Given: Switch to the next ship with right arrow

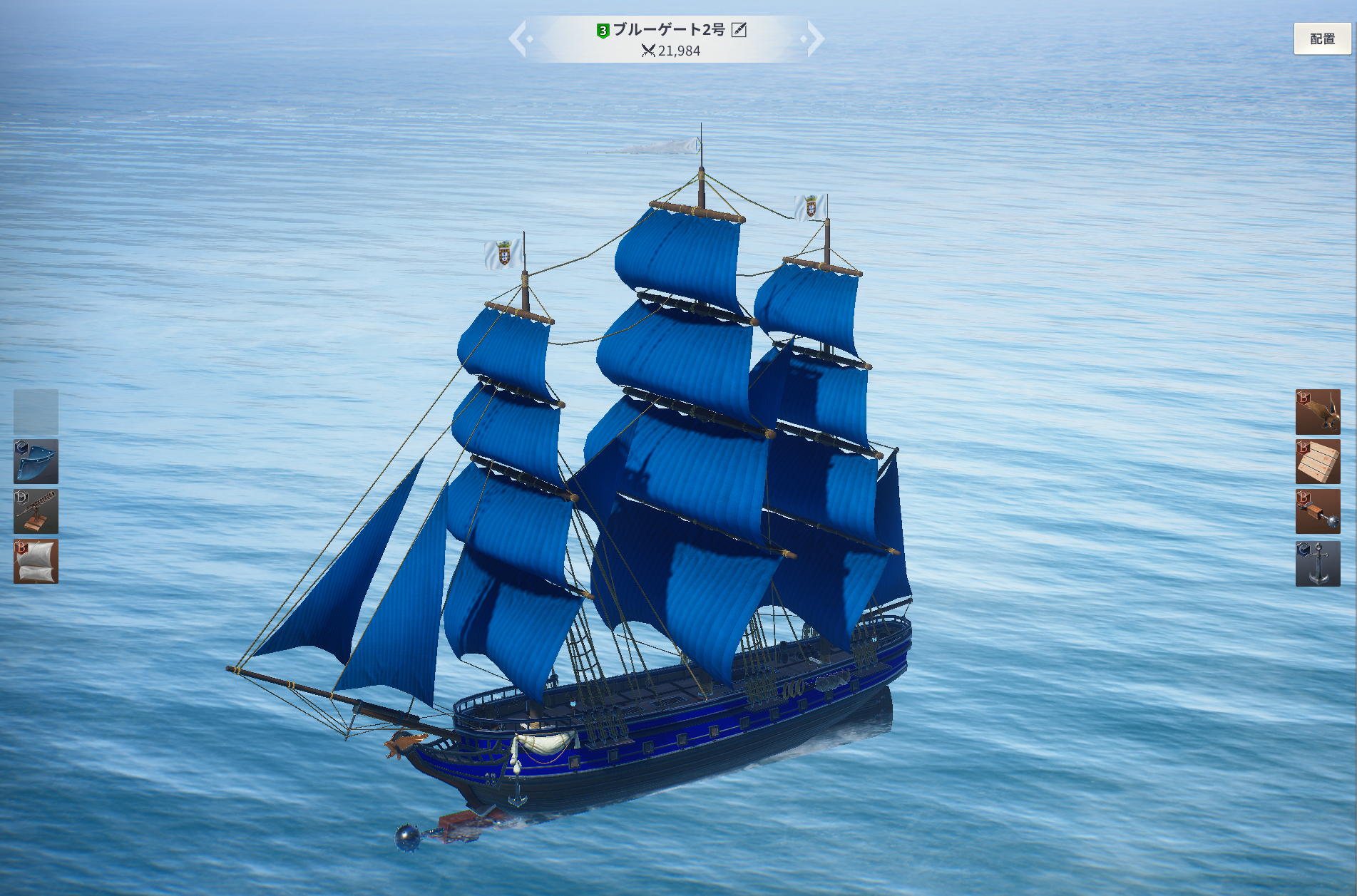Looking at the screenshot, I should point(814,39).
